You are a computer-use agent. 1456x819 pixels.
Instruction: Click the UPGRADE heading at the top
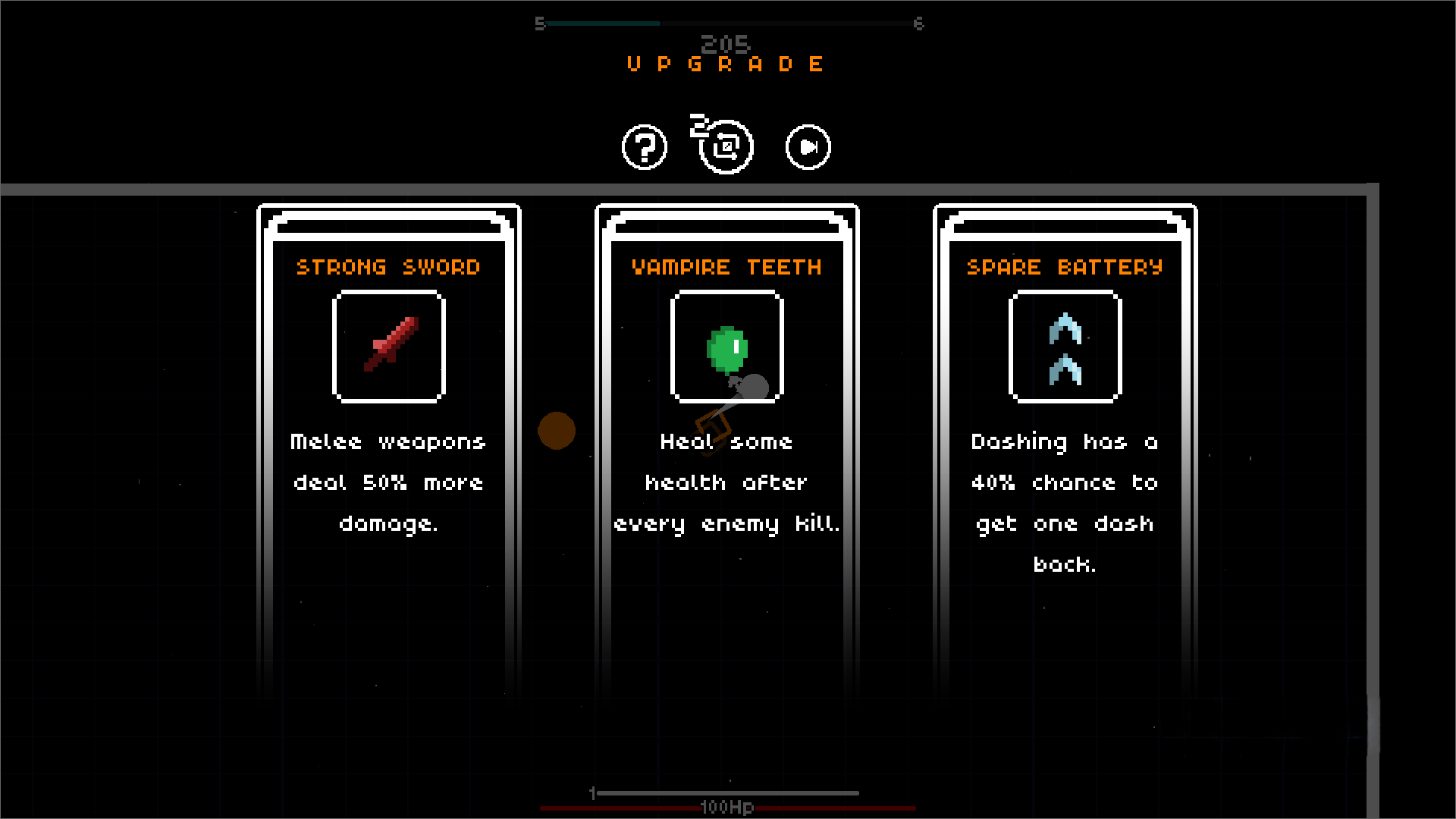723,64
